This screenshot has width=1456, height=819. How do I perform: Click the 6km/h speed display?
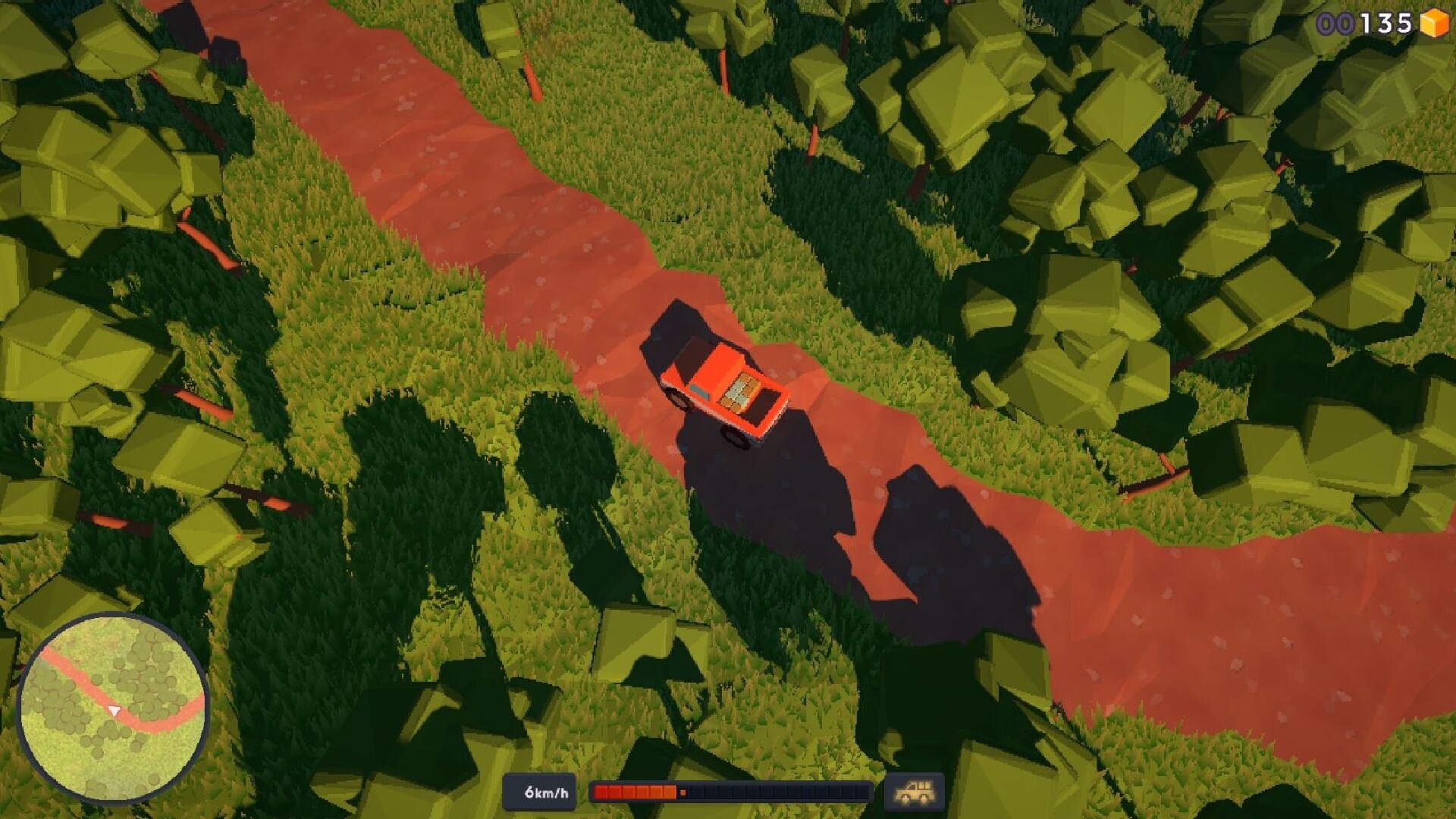(544, 791)
